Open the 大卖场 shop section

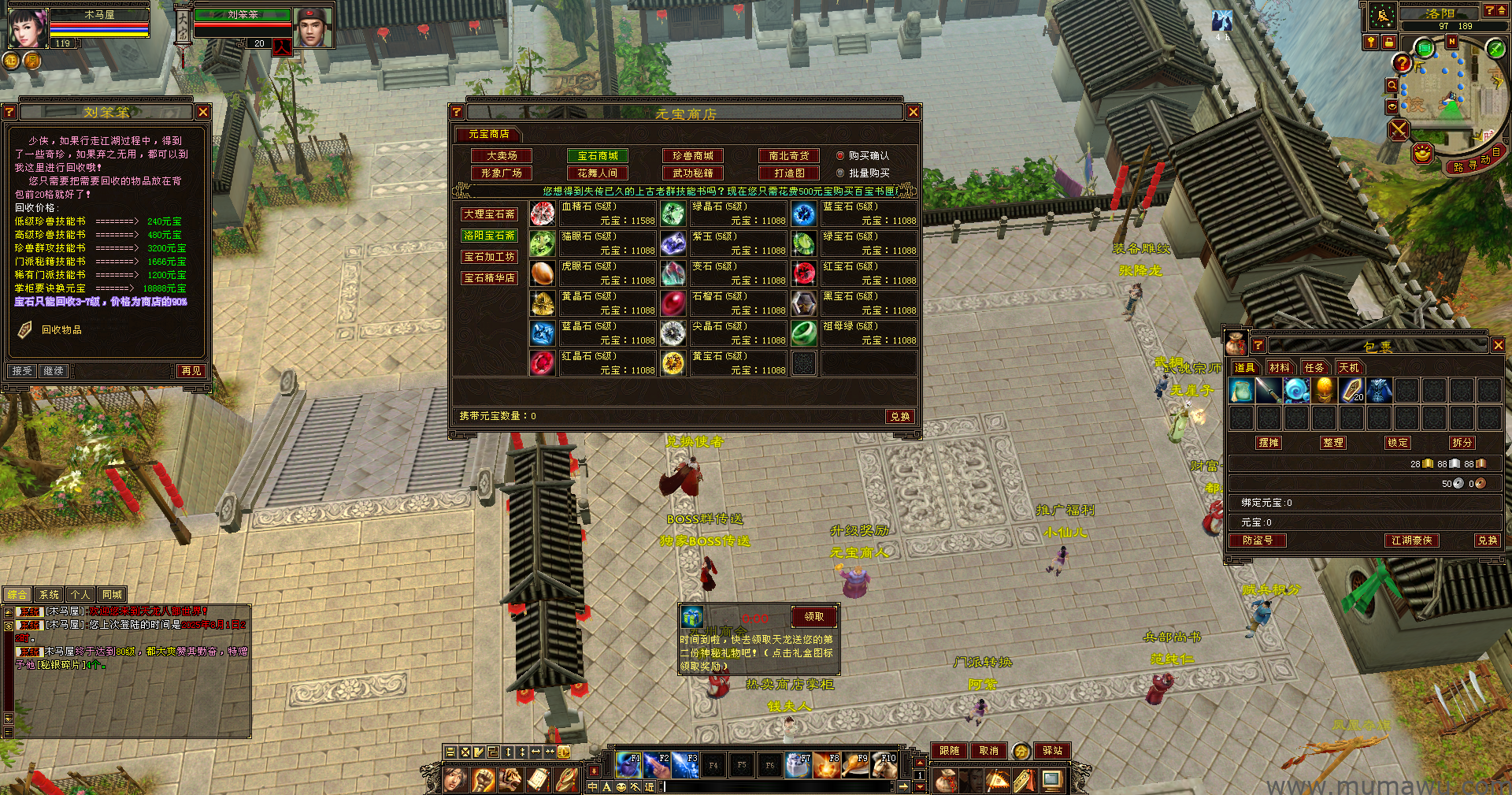(x=502, y=156)
